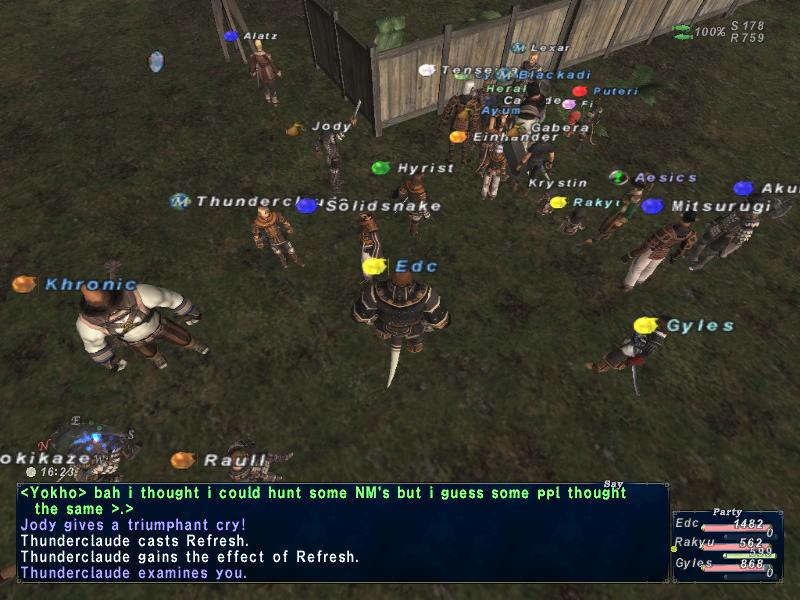Click the chat log window
Screen dimensions: 800x600
coord(342,533)
